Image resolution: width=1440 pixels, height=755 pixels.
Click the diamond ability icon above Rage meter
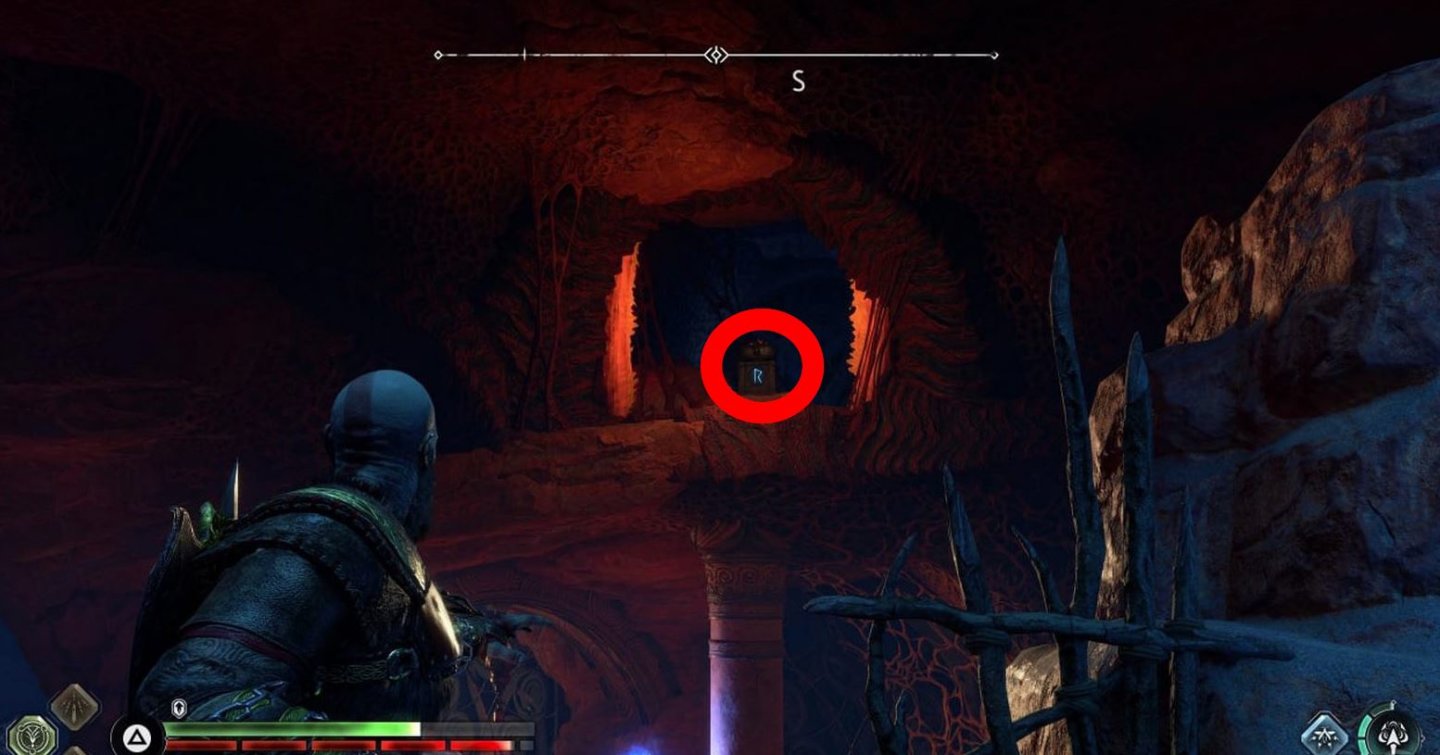[75, 707]
